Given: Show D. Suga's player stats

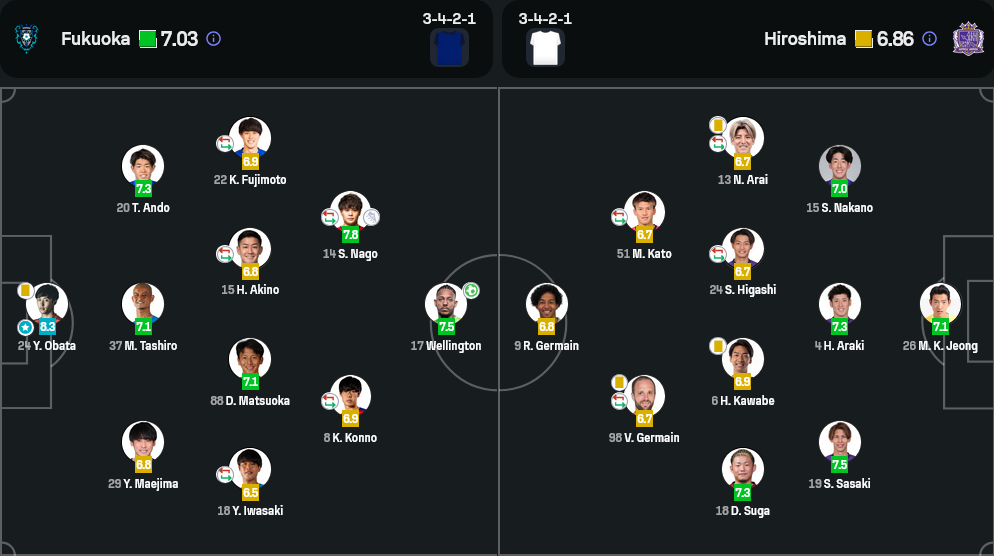Looking at the screenshot, I should tap(743, 469).
